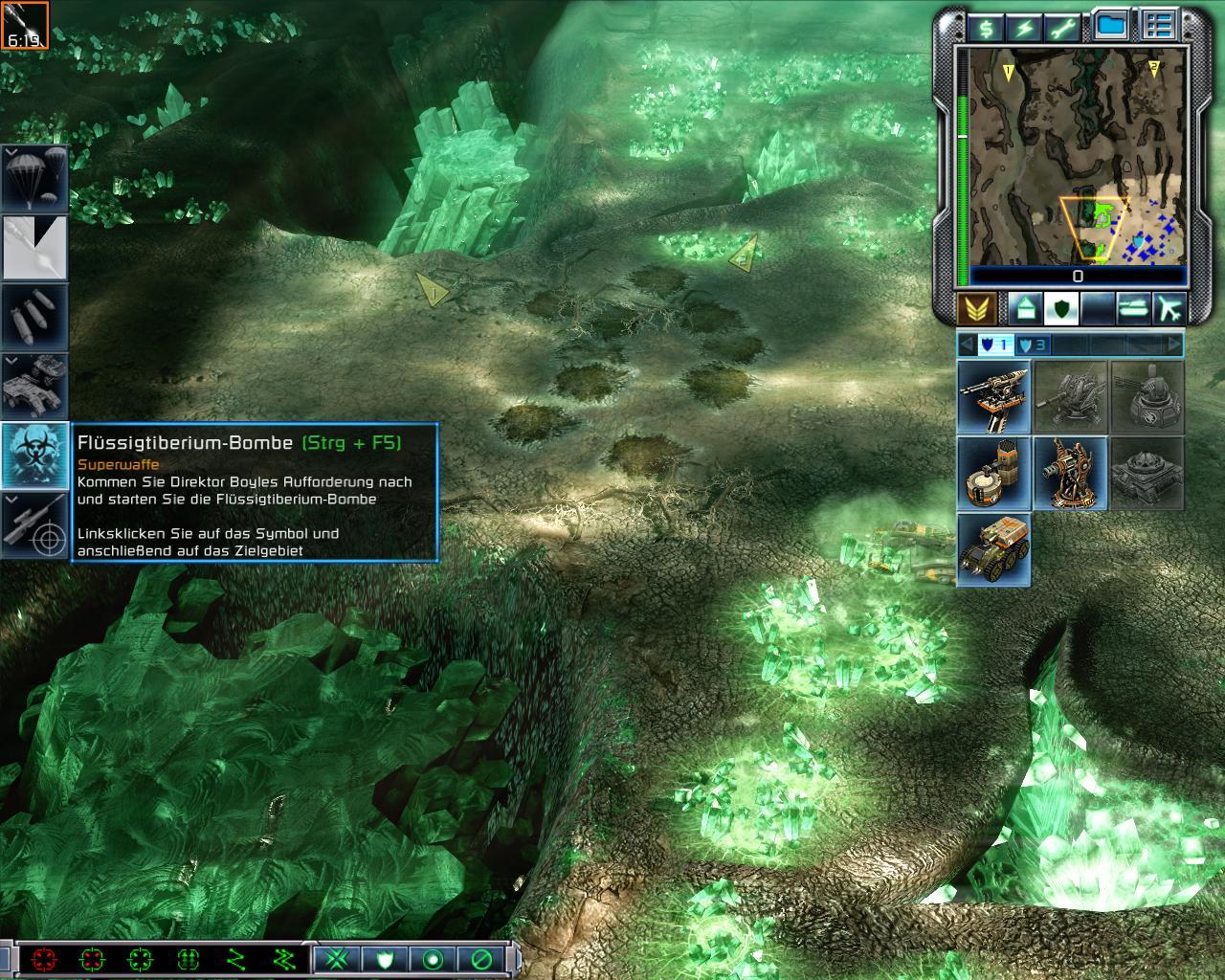Toggle sell mode with the dollar button
1225x980 pixels.
986,29
